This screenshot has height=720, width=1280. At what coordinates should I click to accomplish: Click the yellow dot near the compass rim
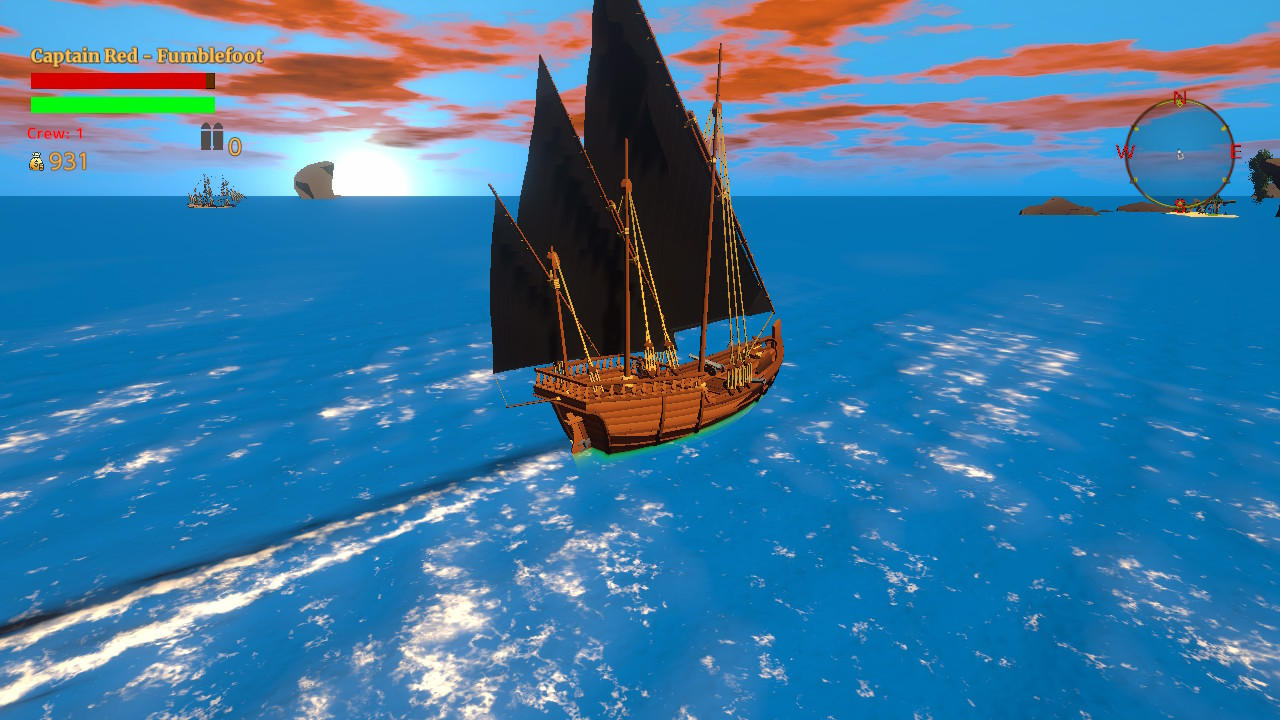point(1136,129)
